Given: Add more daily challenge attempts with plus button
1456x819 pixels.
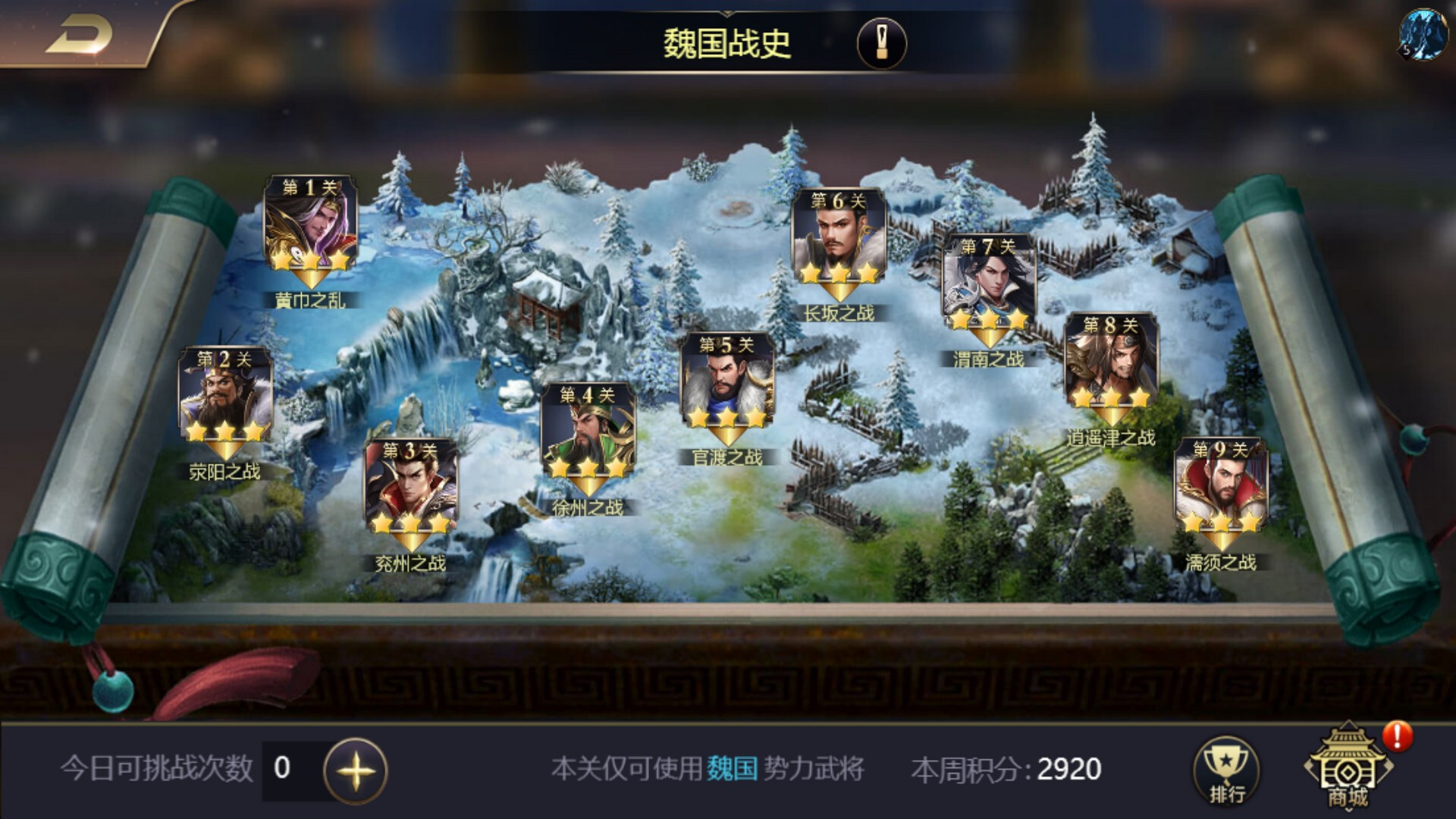Looking at the screenshot, I should 355,770.
